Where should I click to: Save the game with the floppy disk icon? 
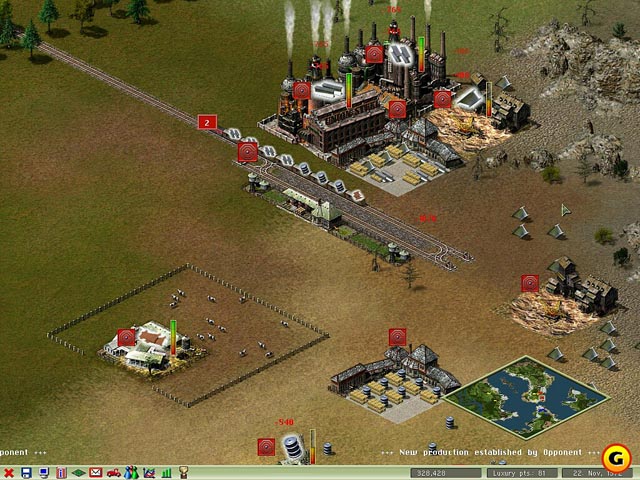26,472
